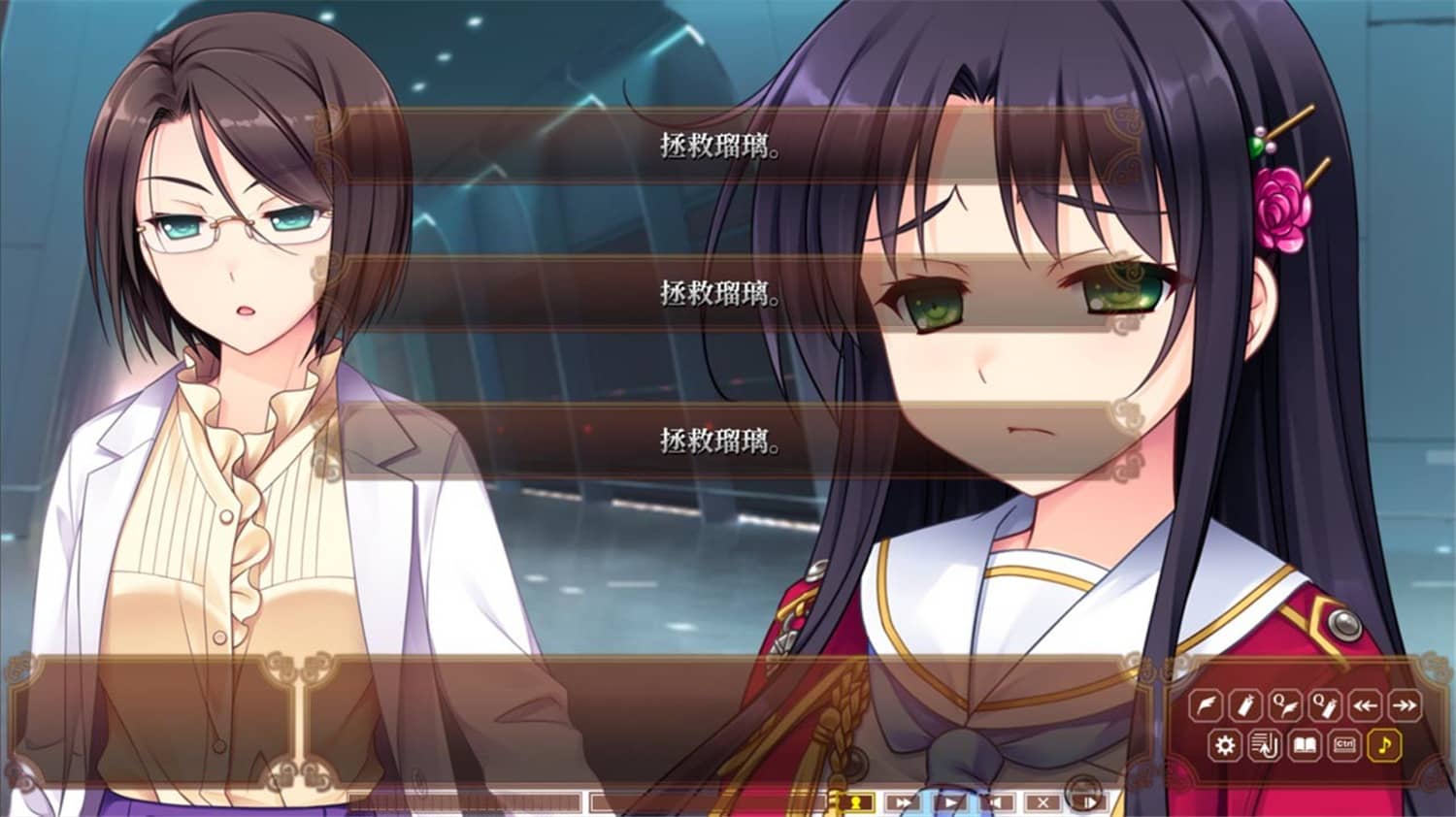The height and width of the screenshot is (817, 1456).
Task: Click the double right arrow skip icon
Action: [1405, 704]
